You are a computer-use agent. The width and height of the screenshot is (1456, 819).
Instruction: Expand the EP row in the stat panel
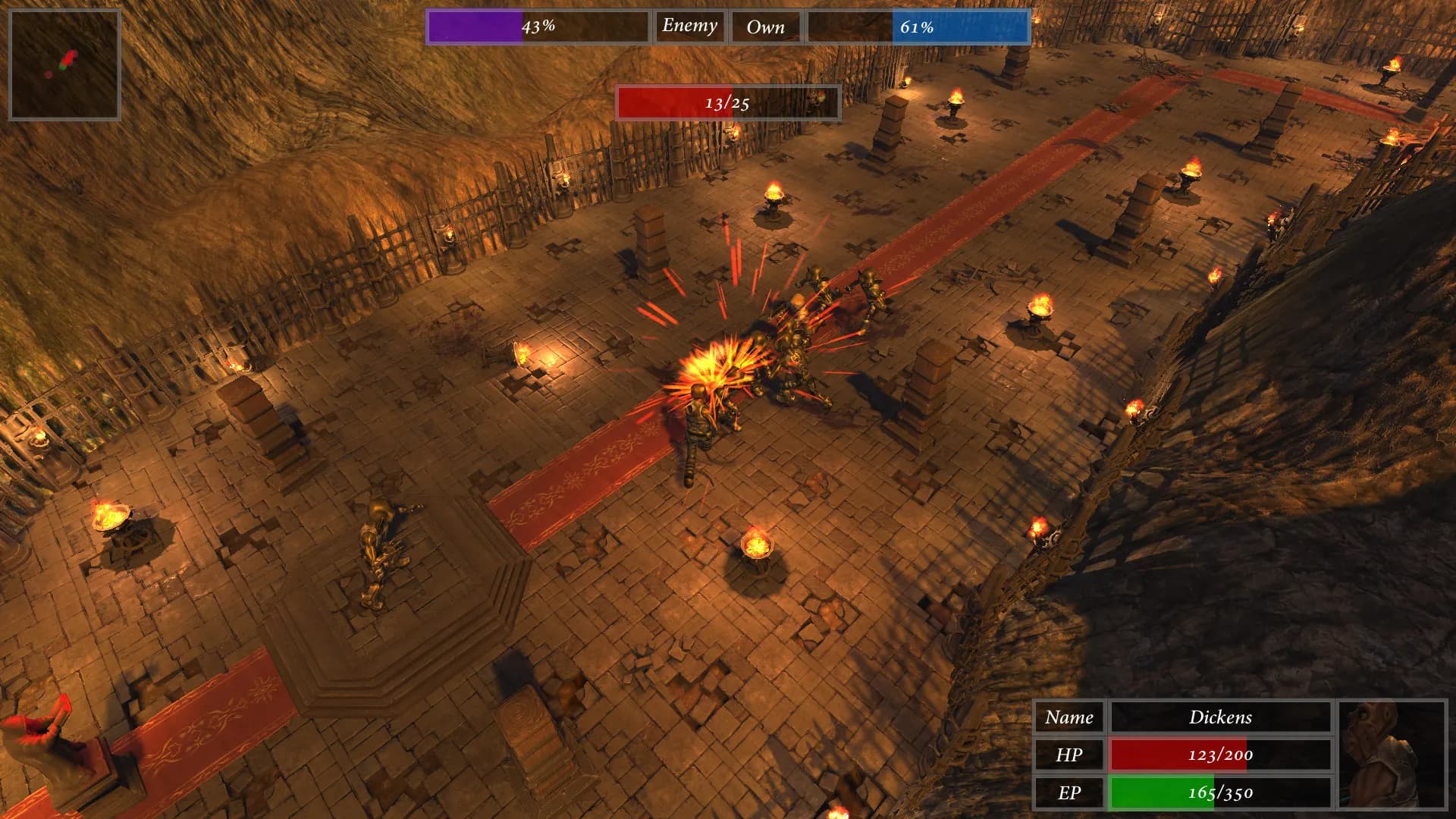(1070, 792)
